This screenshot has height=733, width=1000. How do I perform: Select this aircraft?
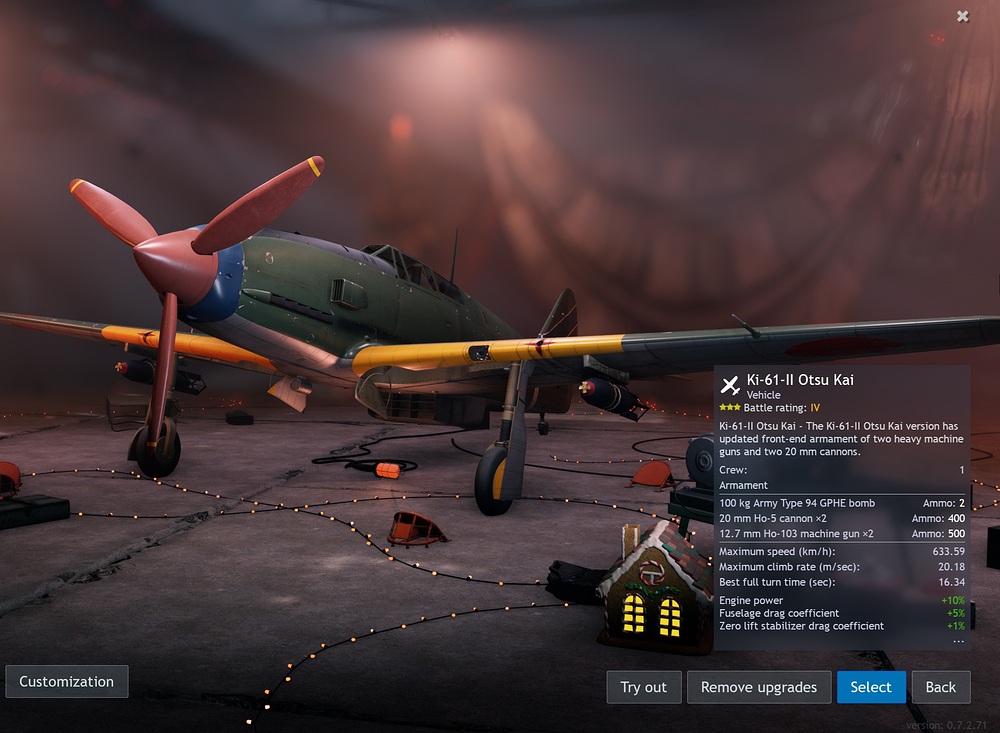870,687
